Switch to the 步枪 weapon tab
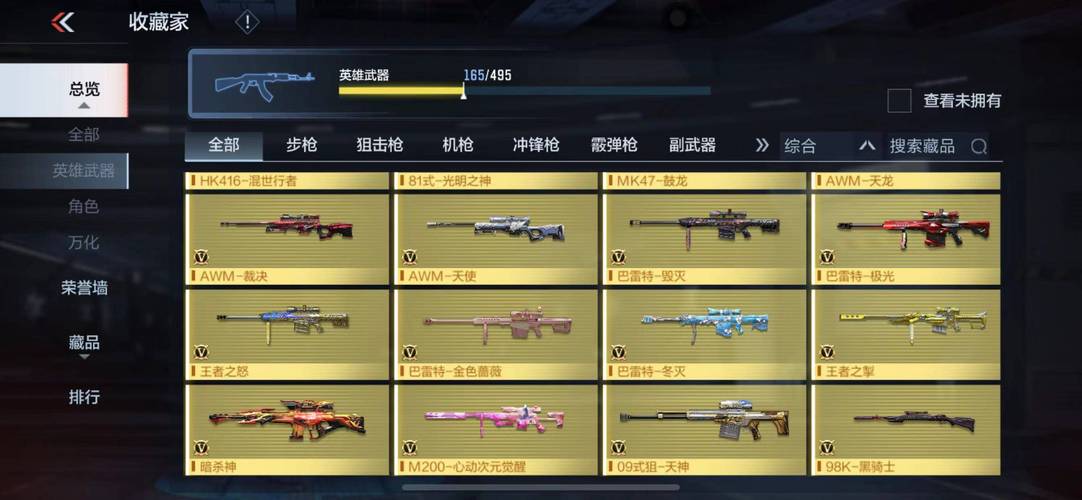 pyautogui.click(x=302, y=145)
